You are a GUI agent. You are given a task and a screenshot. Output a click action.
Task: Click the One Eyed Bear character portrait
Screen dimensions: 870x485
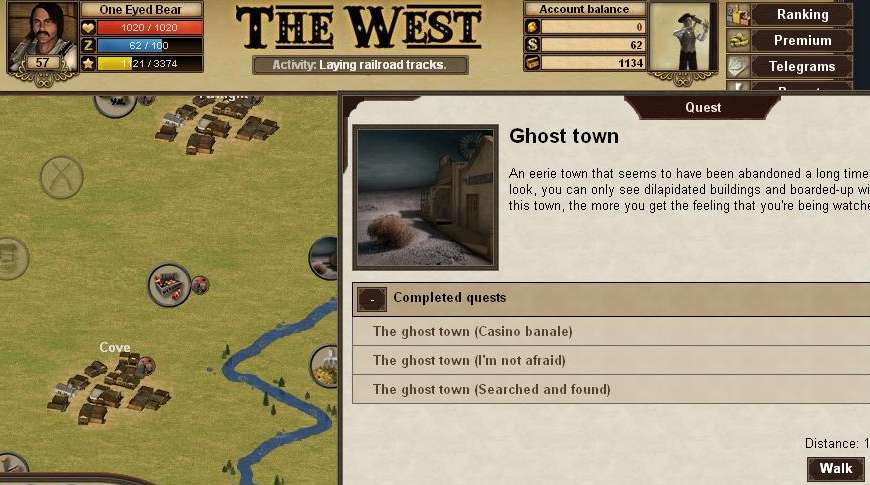tap(42, 30)
